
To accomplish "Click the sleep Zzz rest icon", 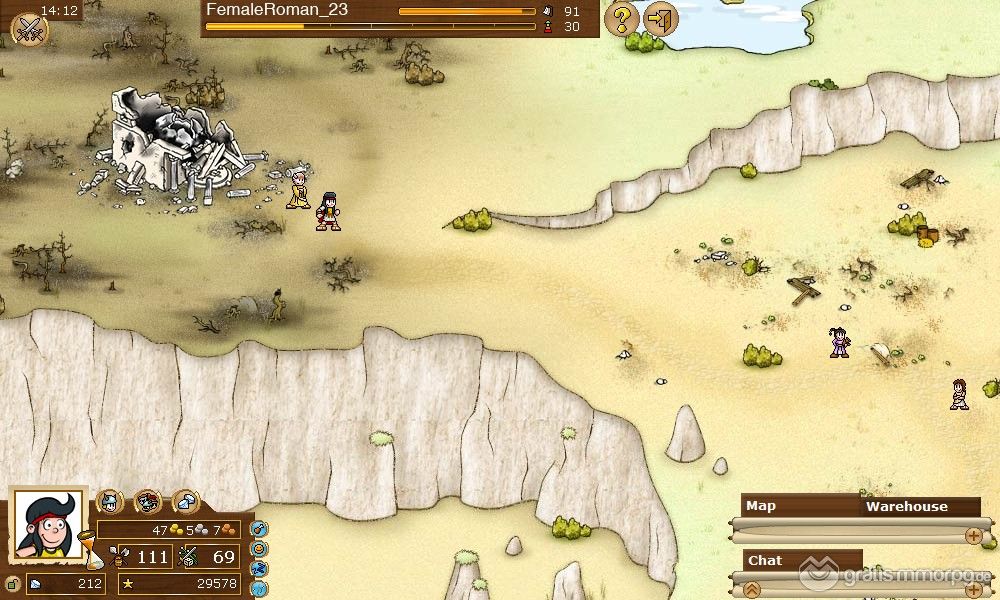I will pyautogui.click(x=260, y=568).
